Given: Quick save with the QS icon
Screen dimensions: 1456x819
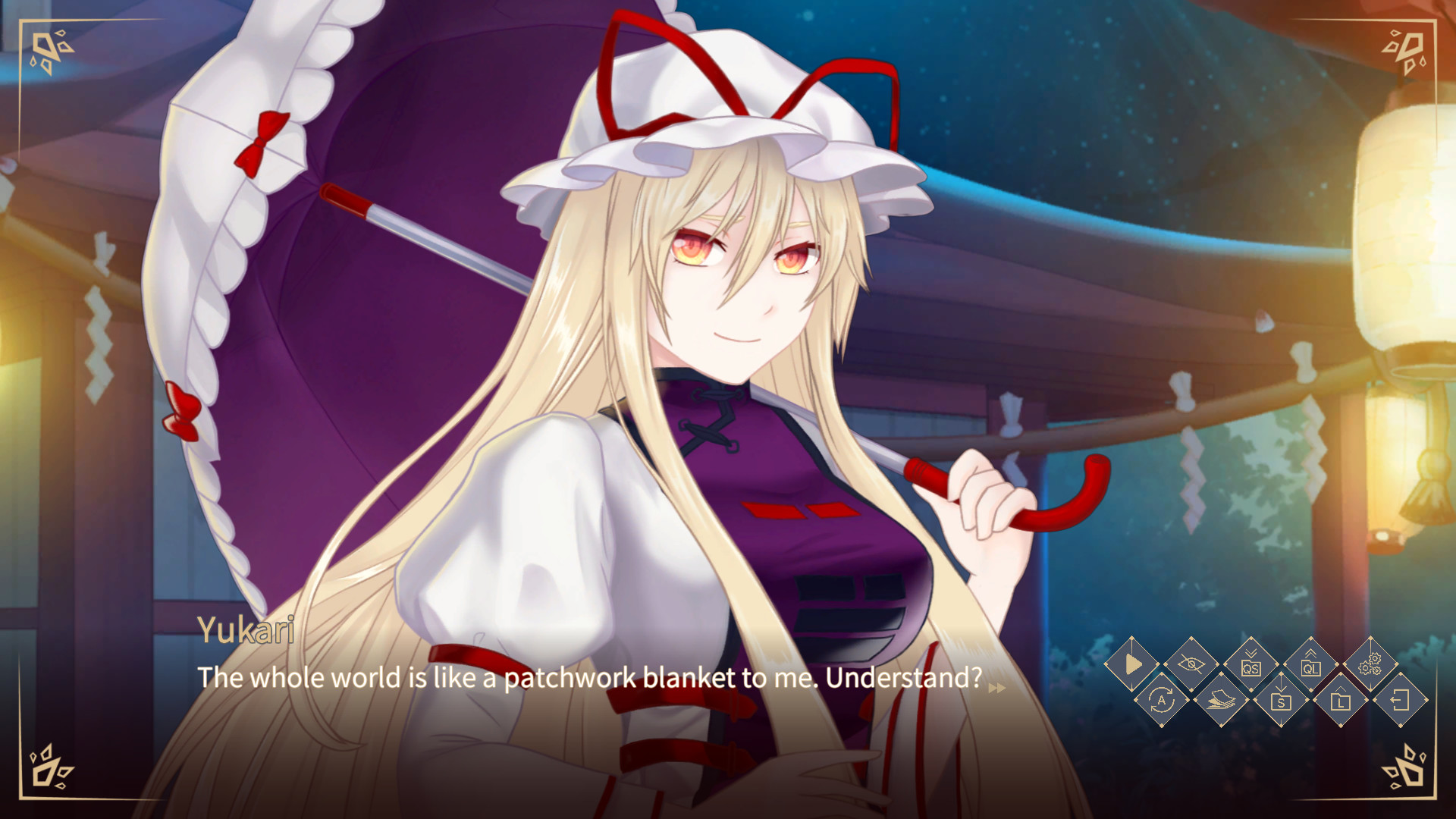Looking at the screenshot, I should pos(1253,666).
